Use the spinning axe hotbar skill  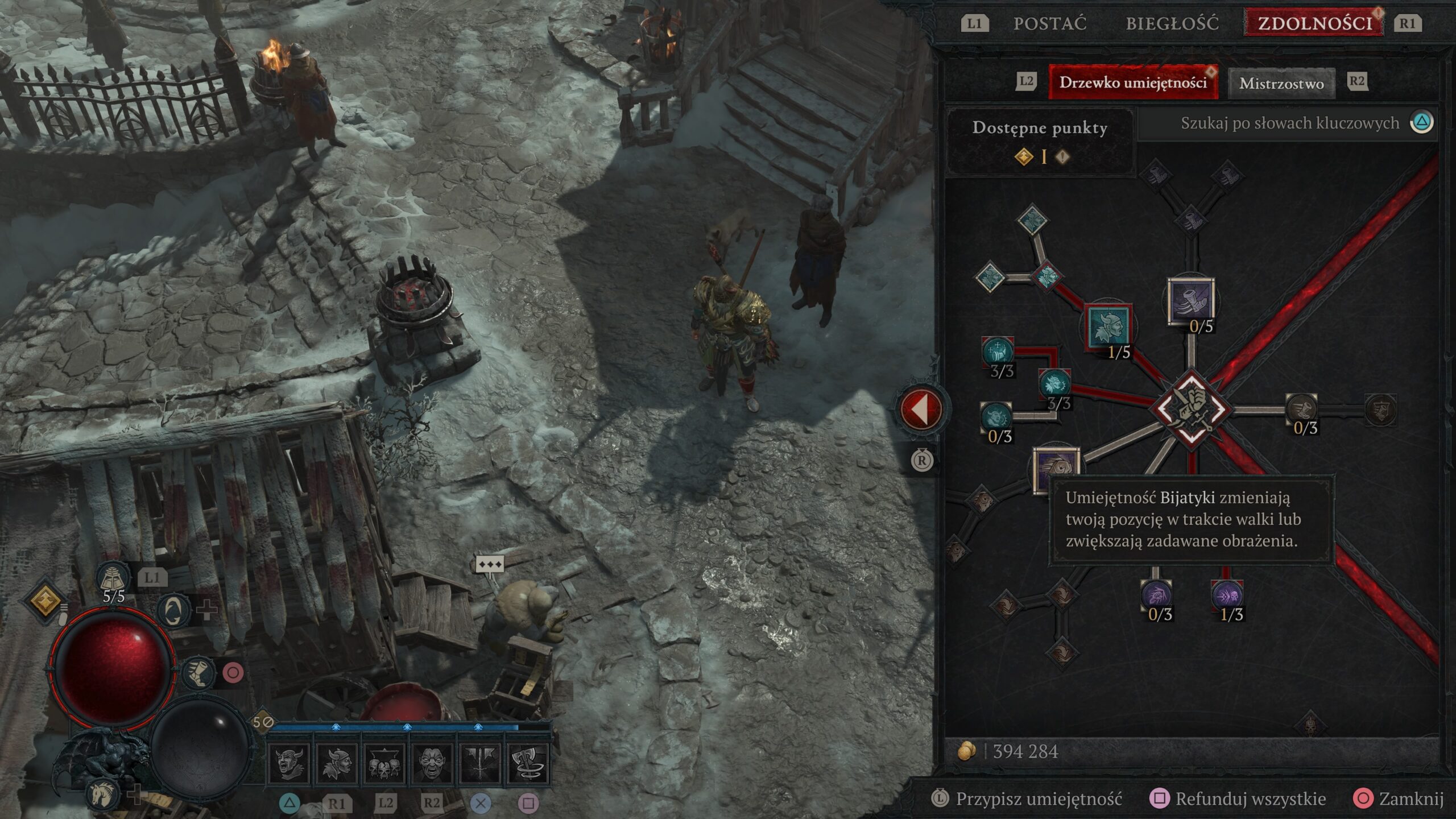click(527, 763)
